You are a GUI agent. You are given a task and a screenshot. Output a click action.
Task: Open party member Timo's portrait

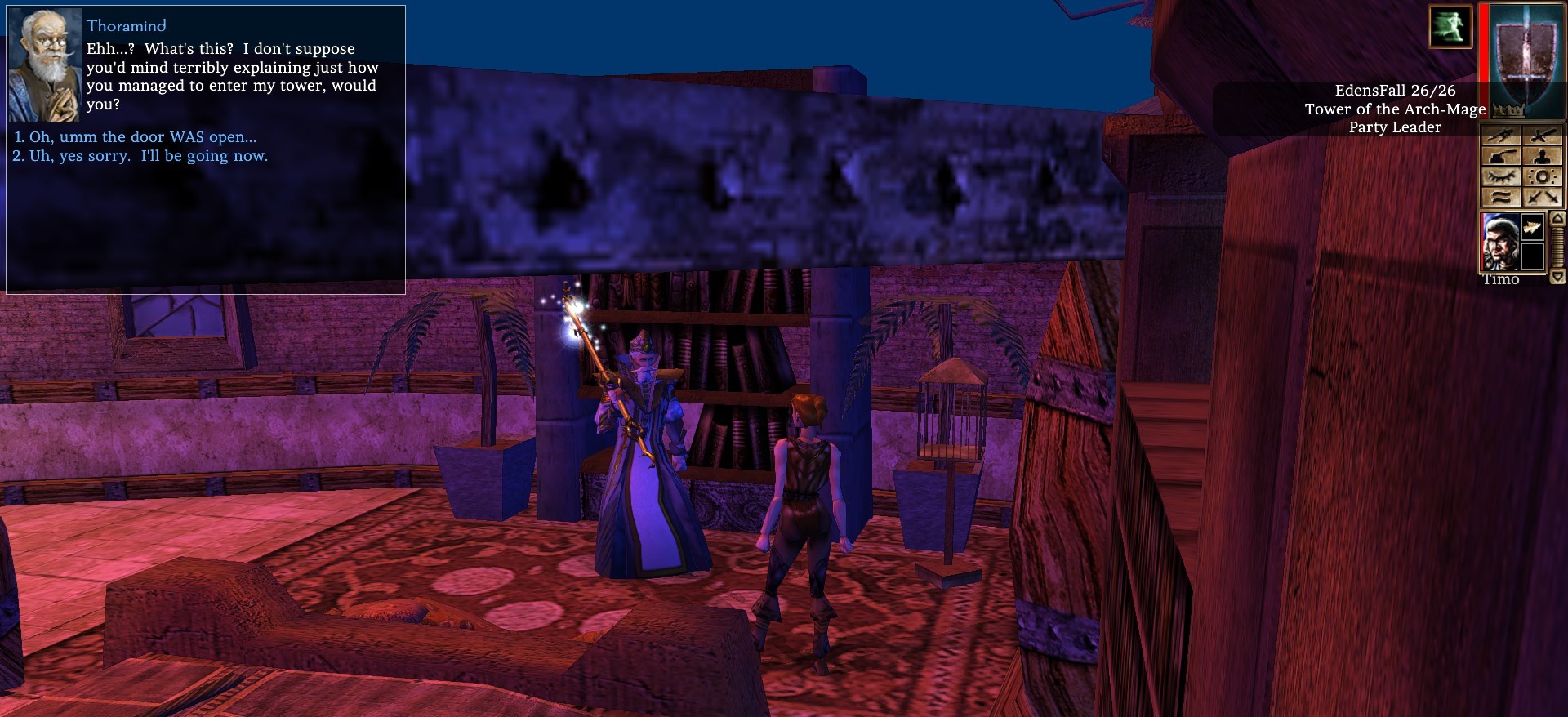tap(1500, 242)
